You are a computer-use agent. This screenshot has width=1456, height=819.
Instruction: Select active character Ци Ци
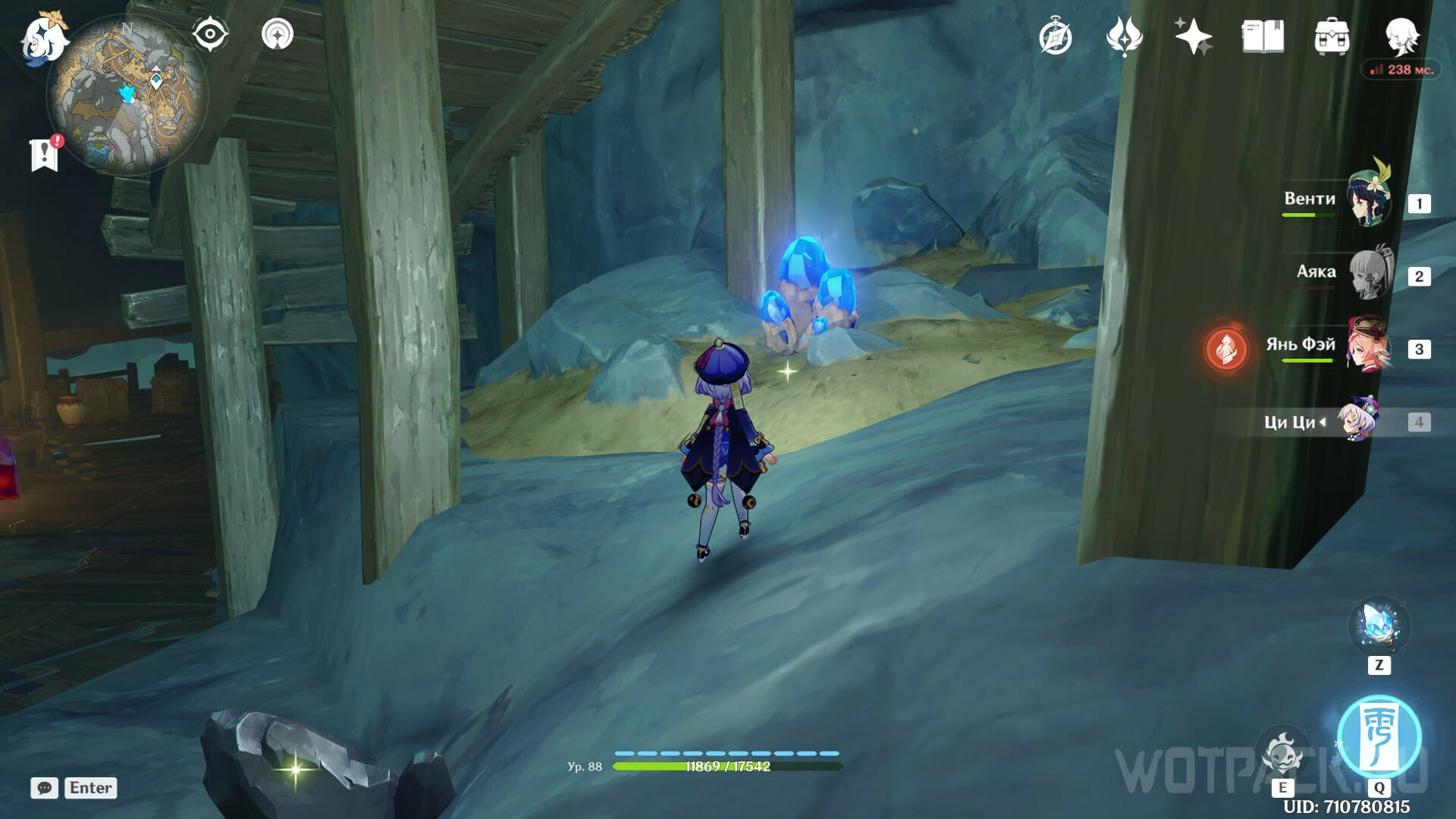1357,420
